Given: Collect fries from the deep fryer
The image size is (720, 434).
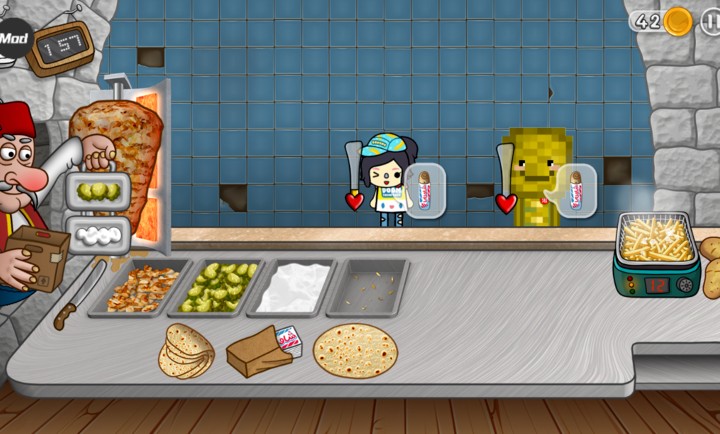Looking at the screenshot, I should (655, 240).
